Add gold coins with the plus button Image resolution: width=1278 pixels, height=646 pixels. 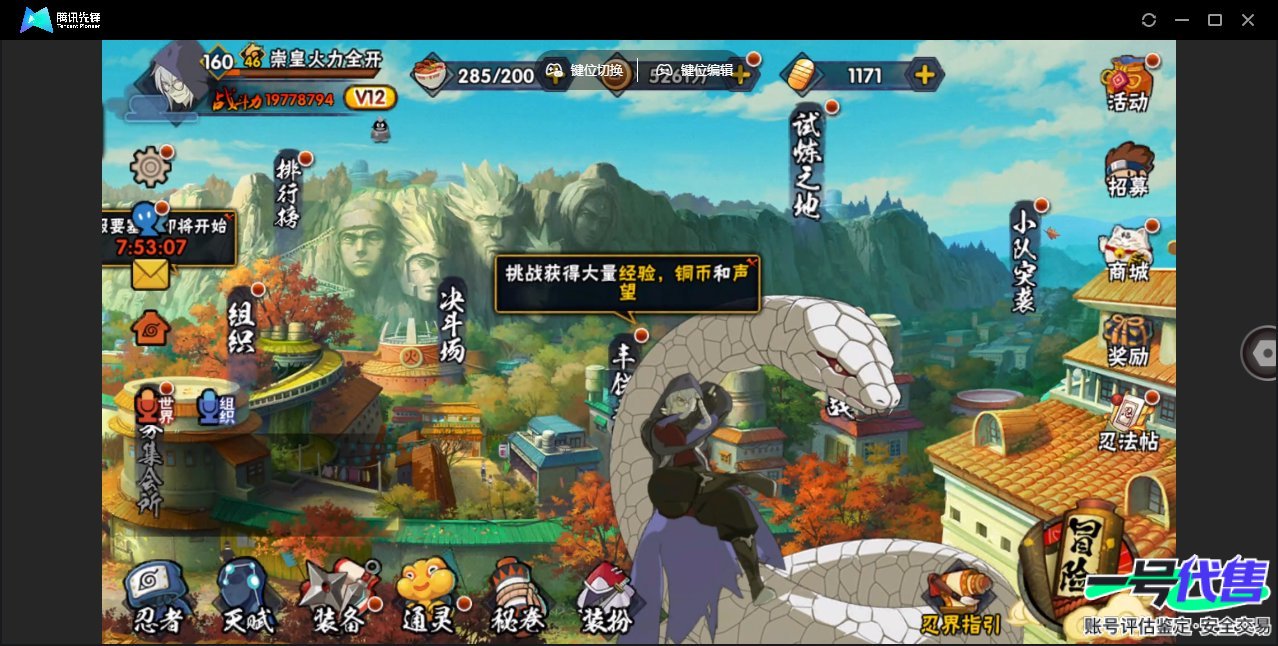pyautogui.click(x=925, y=75)
